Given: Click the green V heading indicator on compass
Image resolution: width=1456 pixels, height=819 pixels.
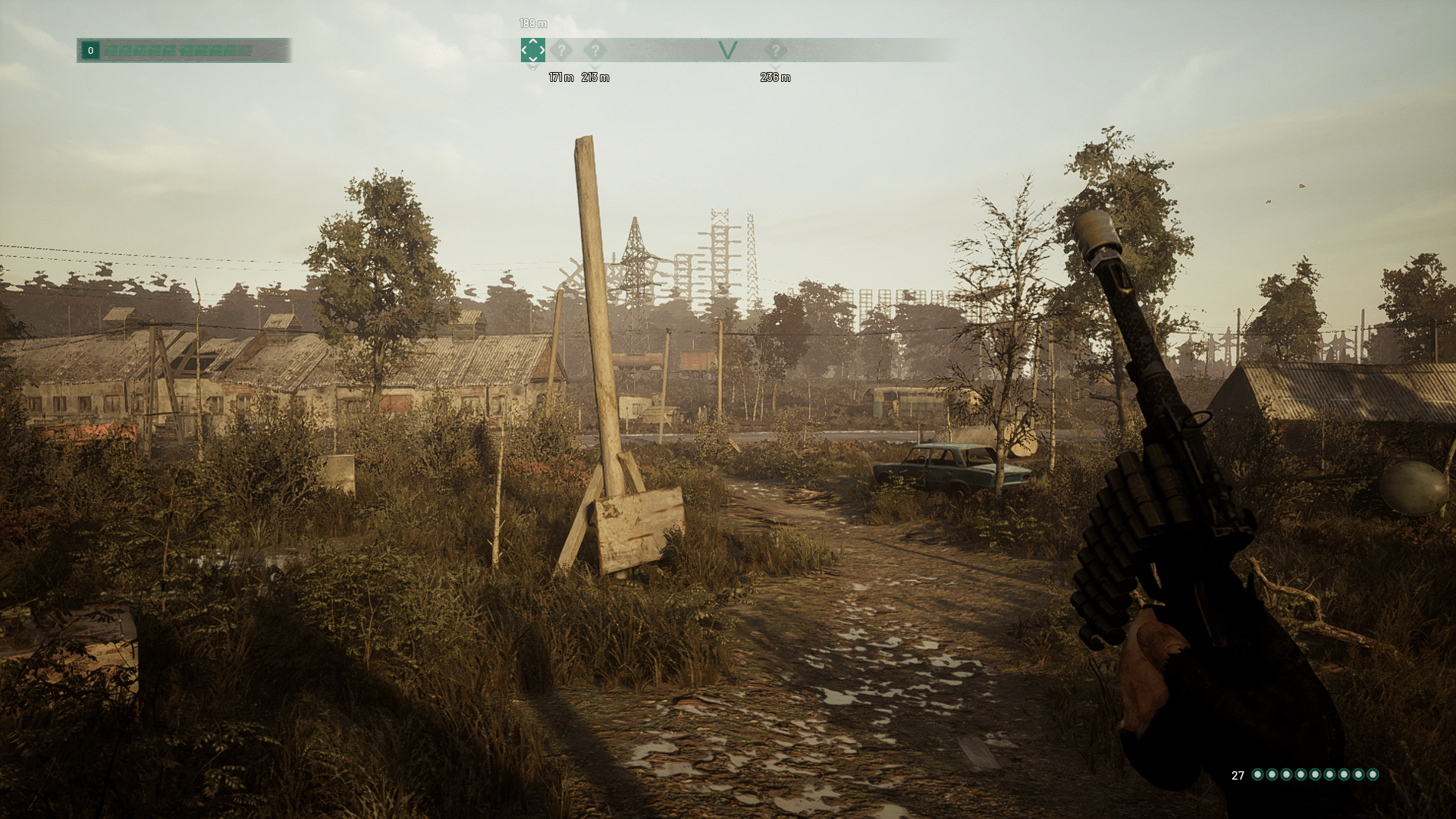Looking at the screenshot, I should click(727, 51).
